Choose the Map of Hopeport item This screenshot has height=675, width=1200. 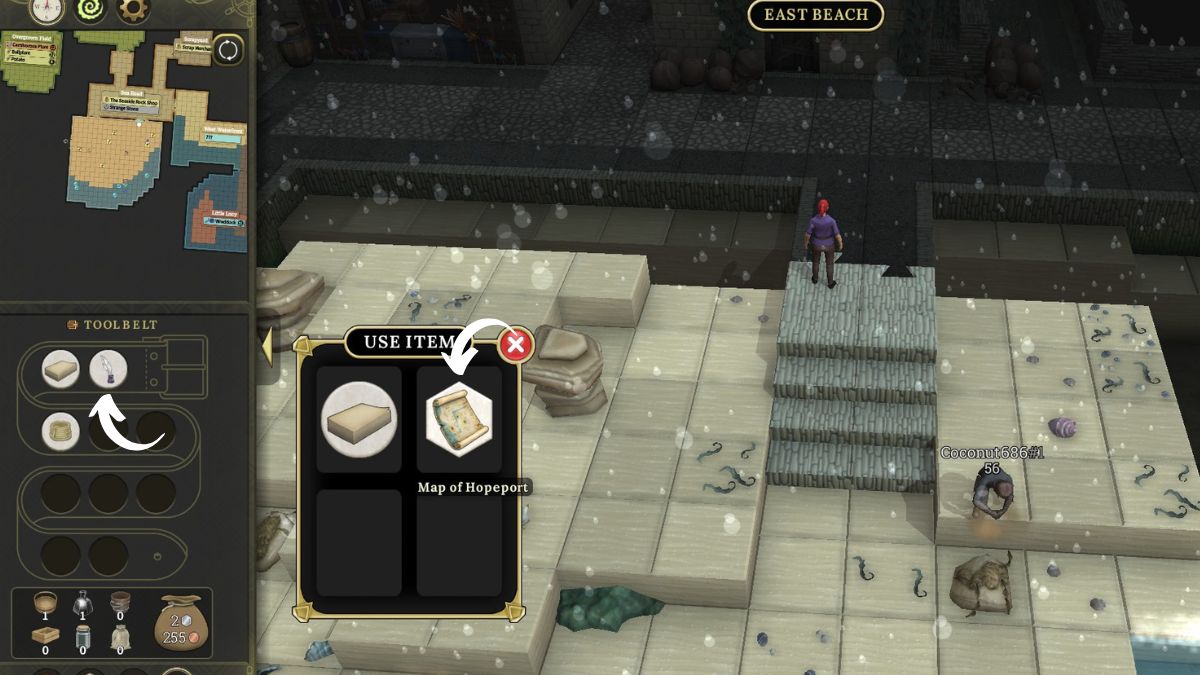(459, 419)
